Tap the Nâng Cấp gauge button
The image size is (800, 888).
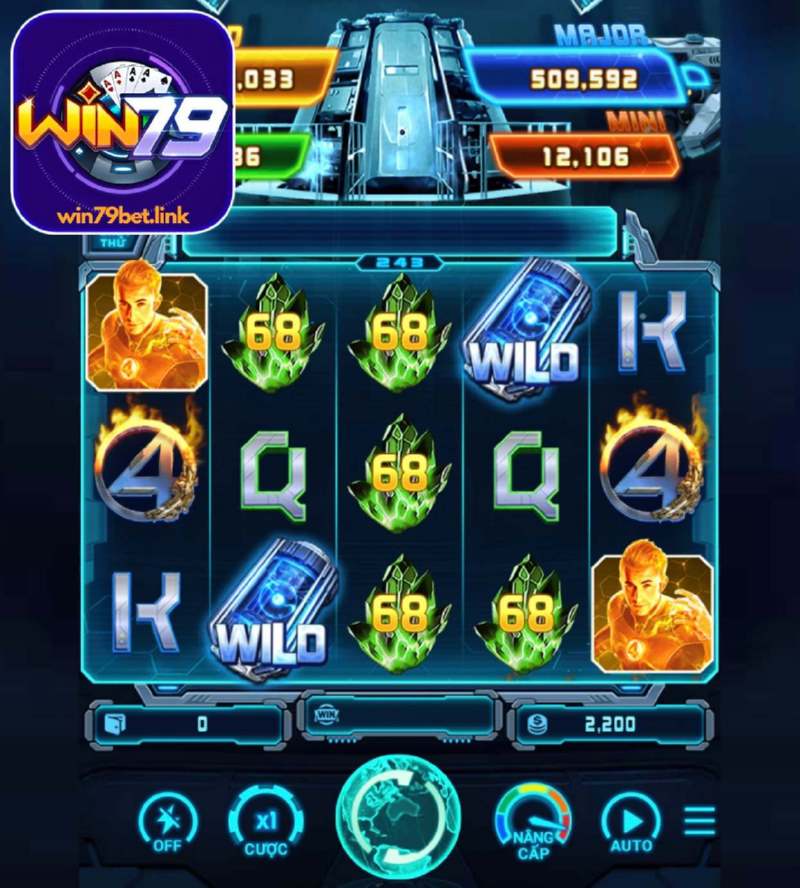click(x=533, y=823)
